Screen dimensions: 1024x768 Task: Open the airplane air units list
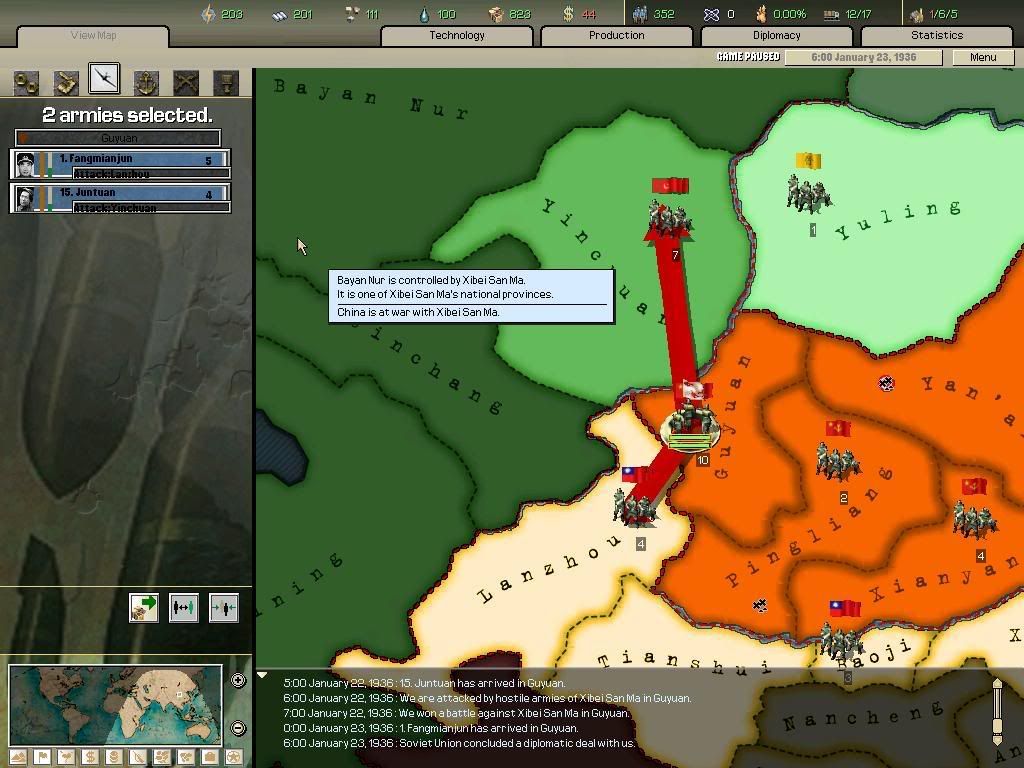104,80
